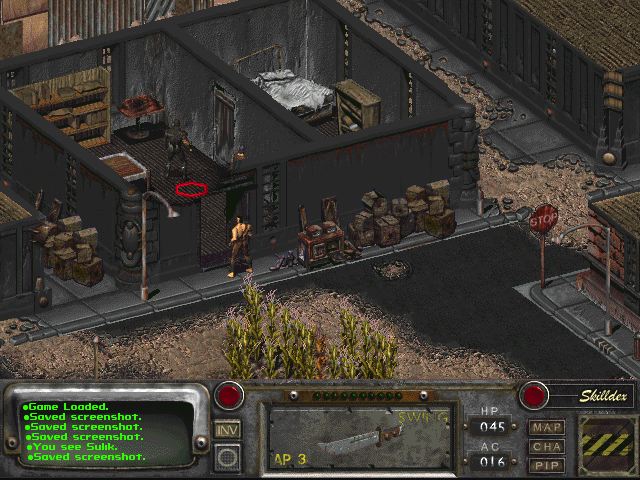
Task: Open the options menu round button
Action: 227,457
